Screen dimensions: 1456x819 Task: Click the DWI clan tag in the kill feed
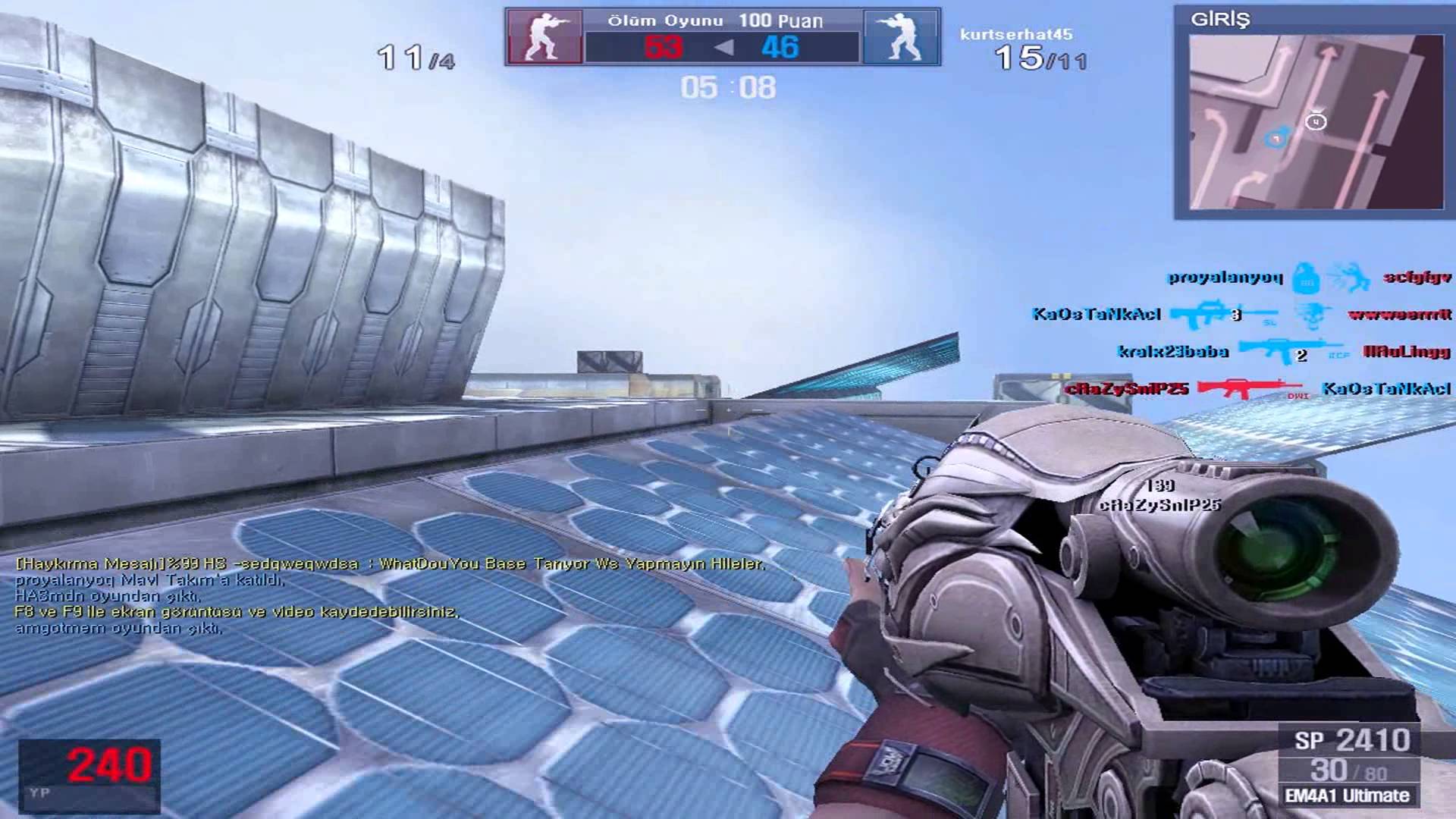coord(1298,397)
